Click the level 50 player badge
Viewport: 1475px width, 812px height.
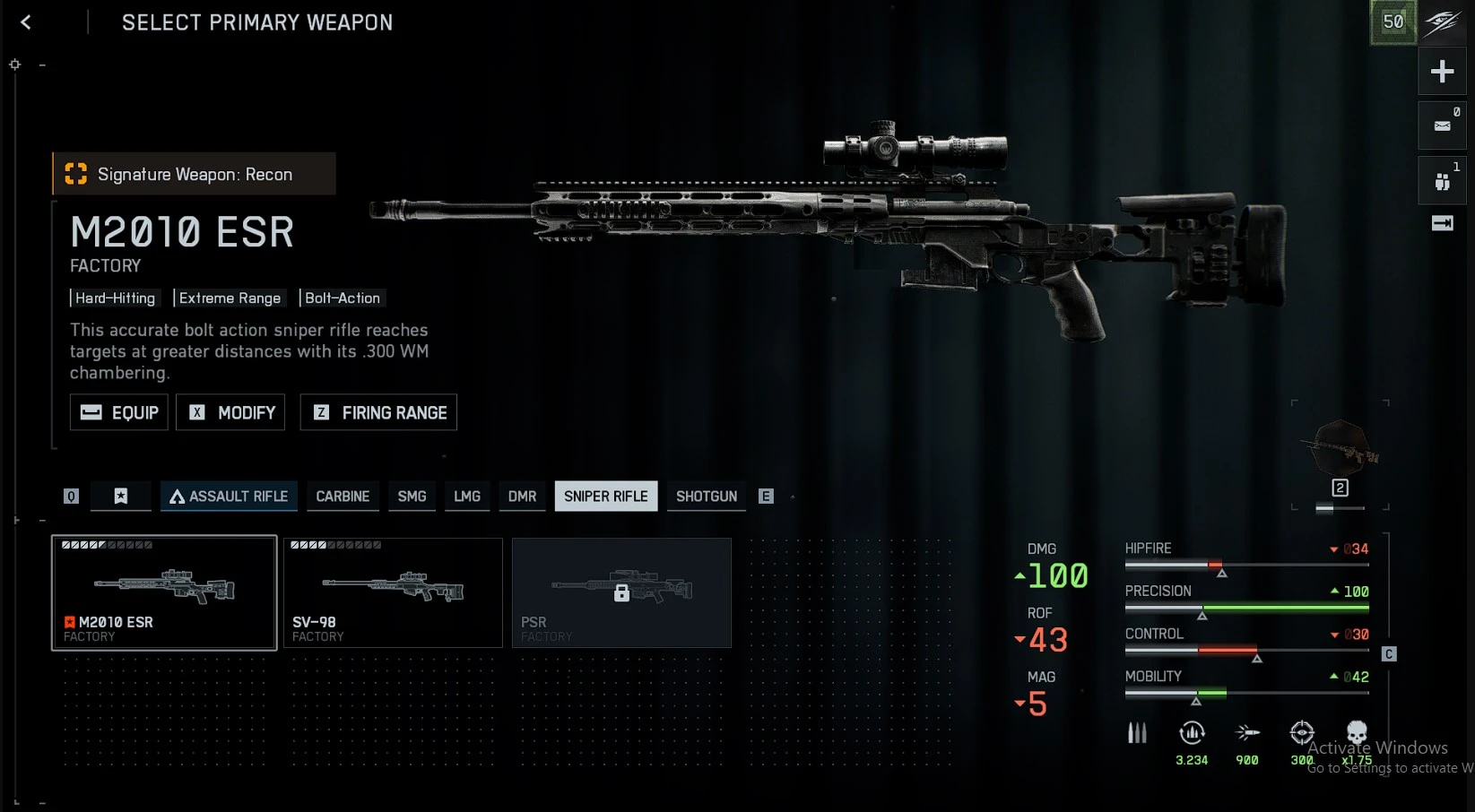1393,22
